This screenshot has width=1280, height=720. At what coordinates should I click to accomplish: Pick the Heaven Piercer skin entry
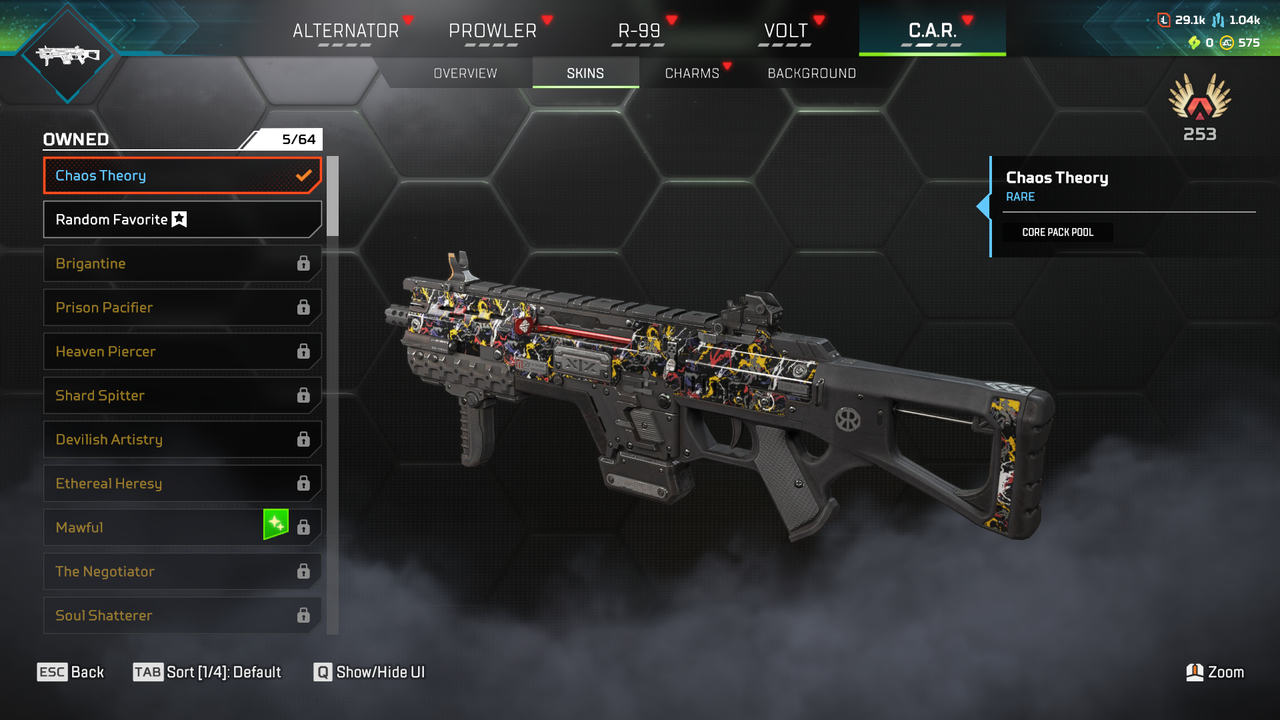point(182,352)
